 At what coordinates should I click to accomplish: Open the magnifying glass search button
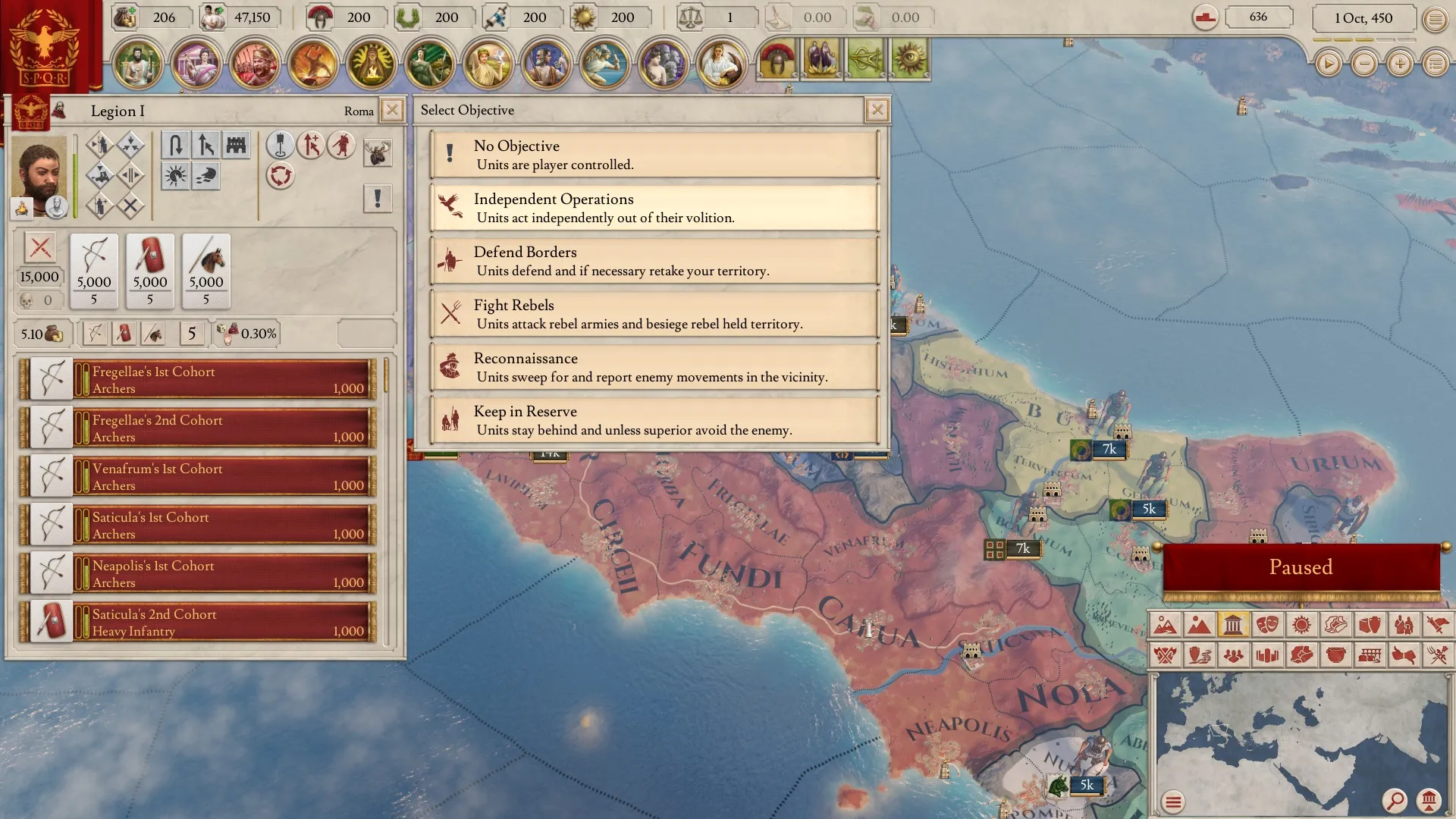pos(1394,800)
